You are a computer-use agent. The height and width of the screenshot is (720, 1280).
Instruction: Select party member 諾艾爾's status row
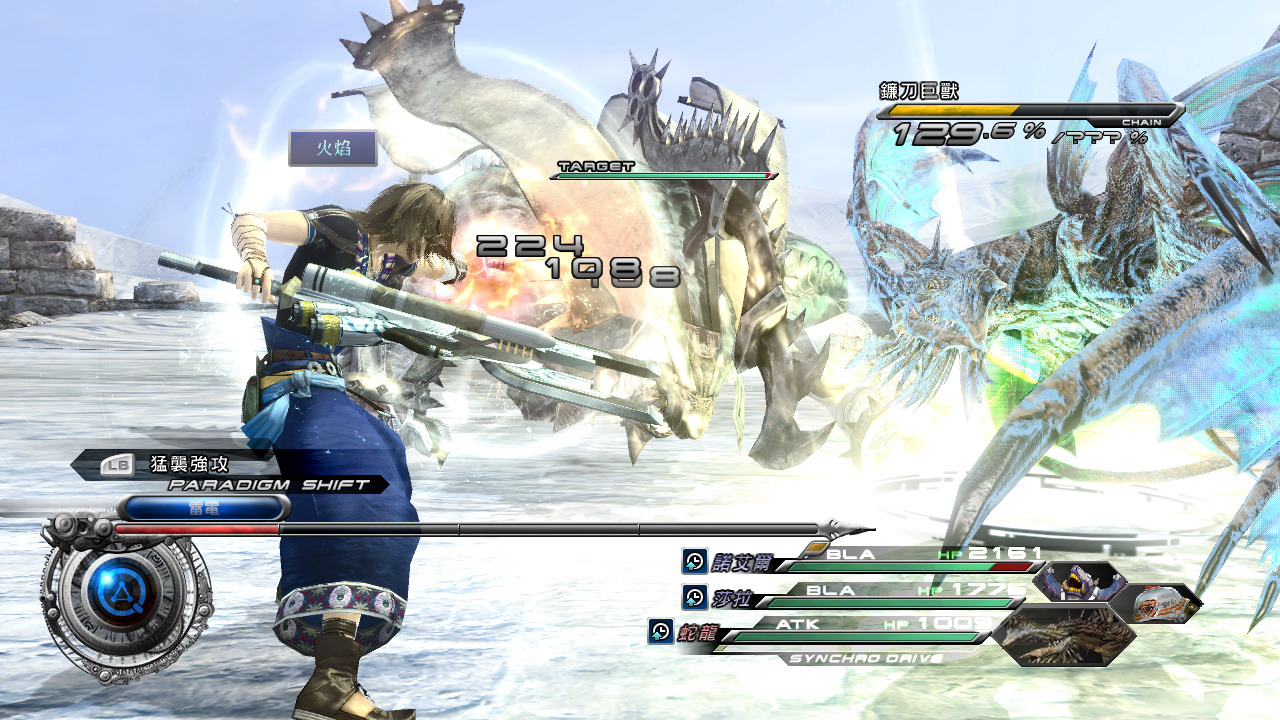880,561
